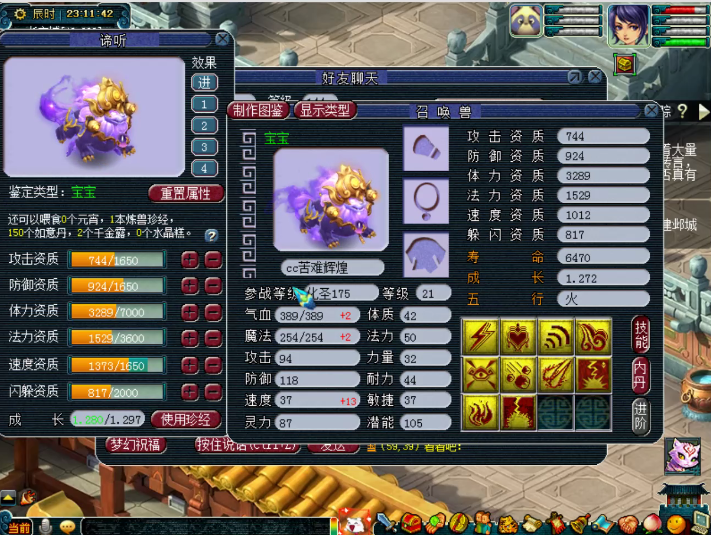Click the 重置属性 reset attributes button
The width and height of the screenshot is (711, 535).
pos(186,193)
